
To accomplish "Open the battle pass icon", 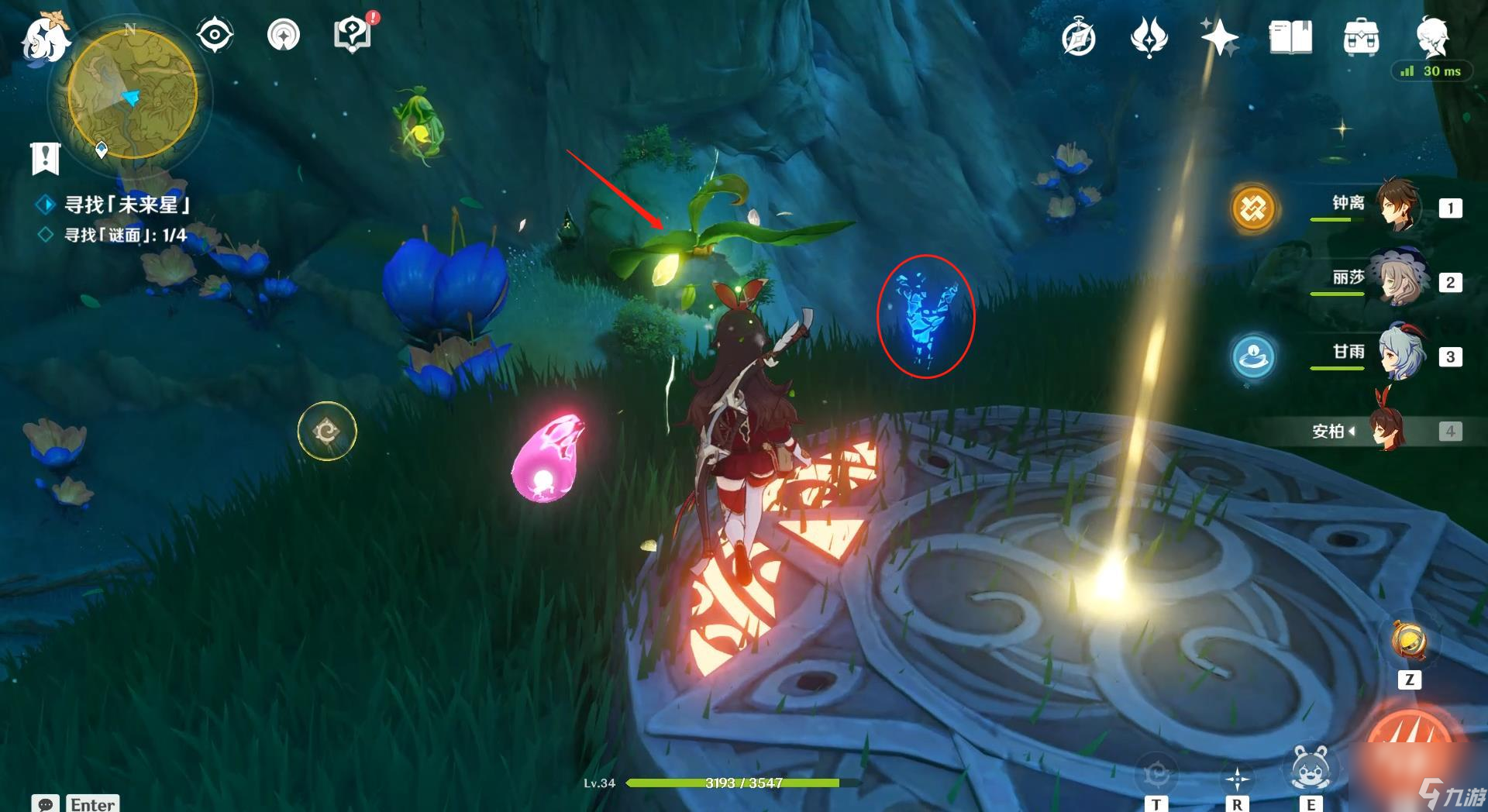I will coord(1149,37).
